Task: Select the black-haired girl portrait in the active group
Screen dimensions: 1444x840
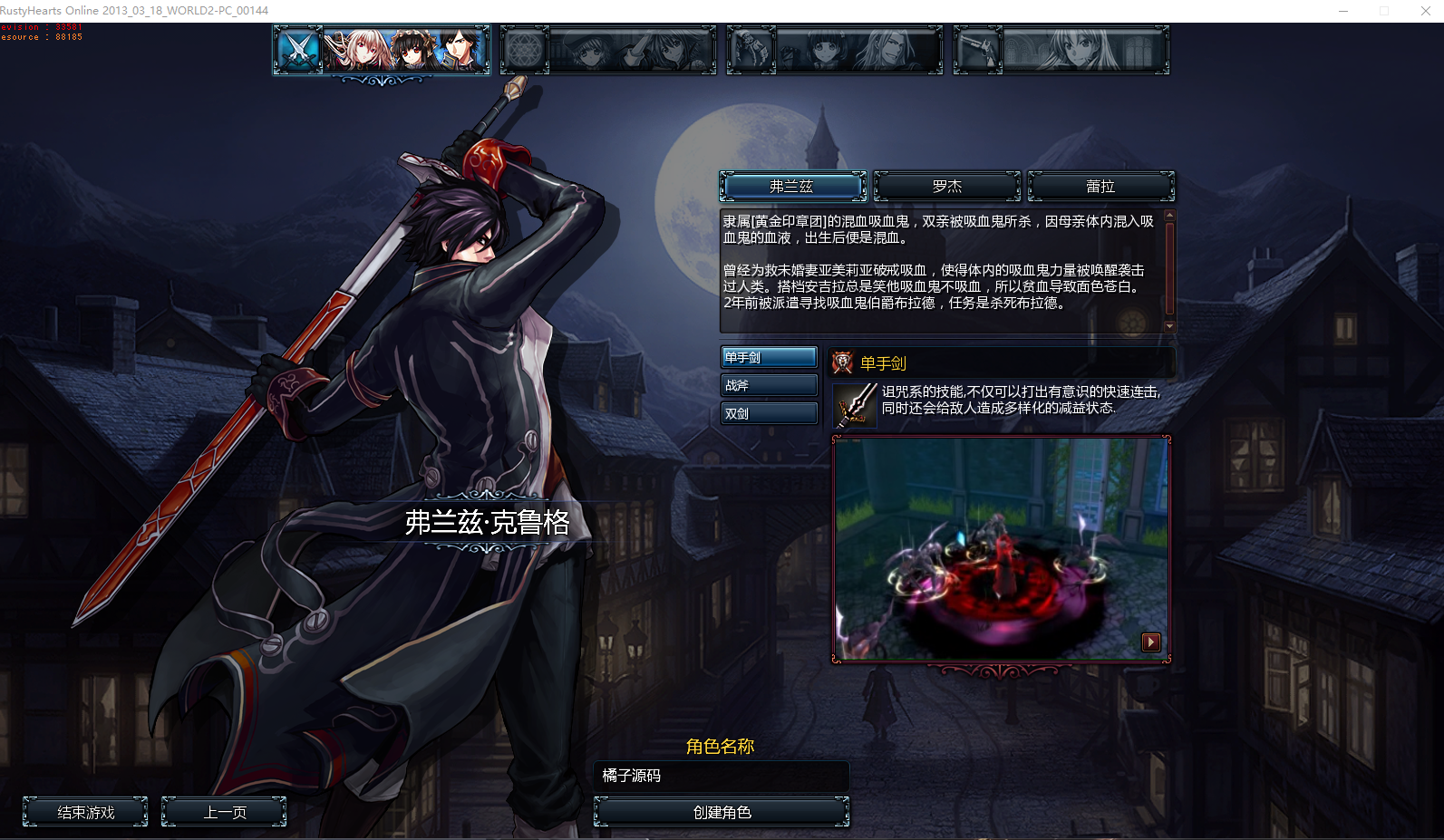Action: tap(410, 50)
